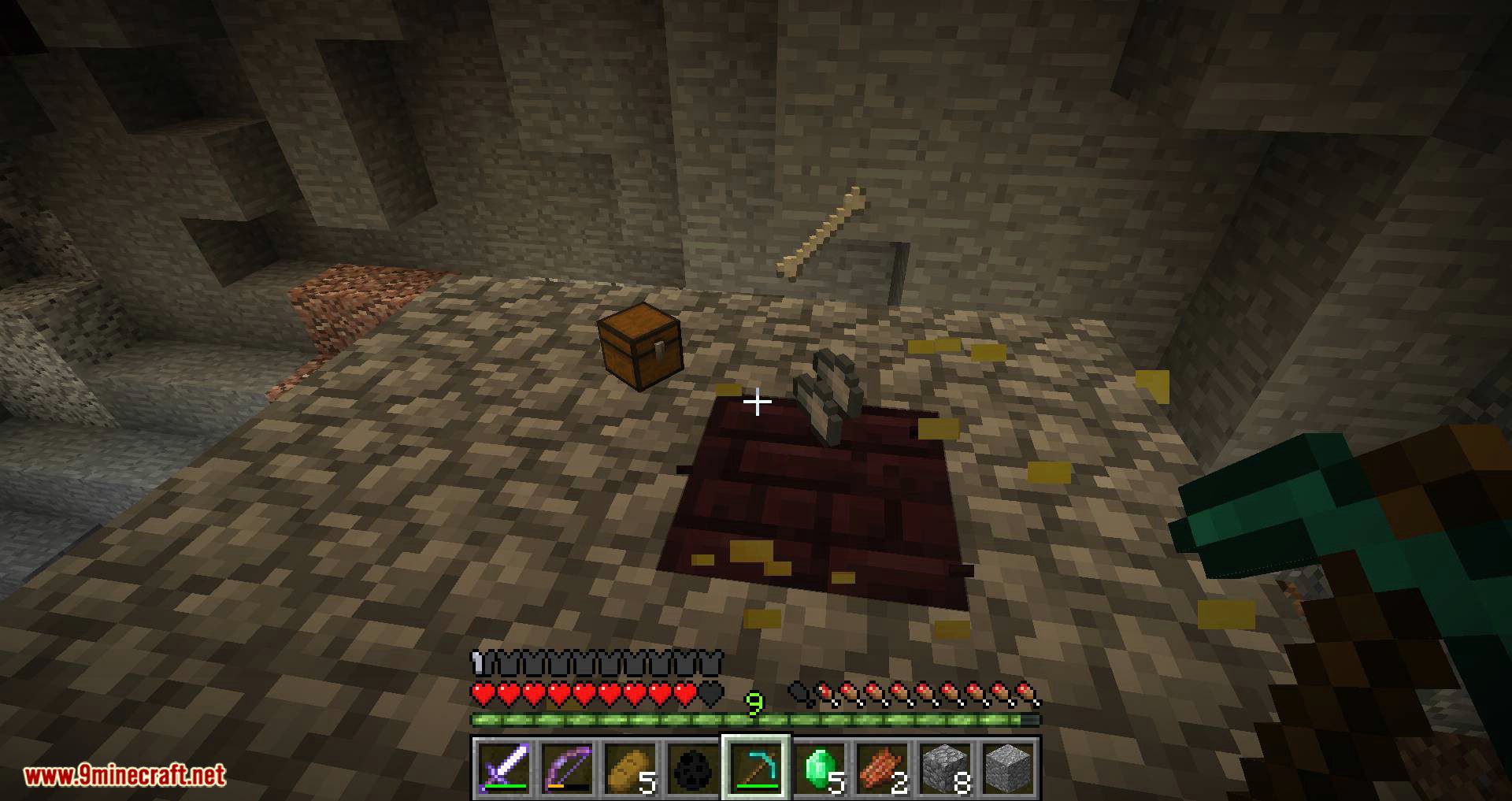Choose the cobblestone stack of eight

pyautogui.click(x=945, y=767)
